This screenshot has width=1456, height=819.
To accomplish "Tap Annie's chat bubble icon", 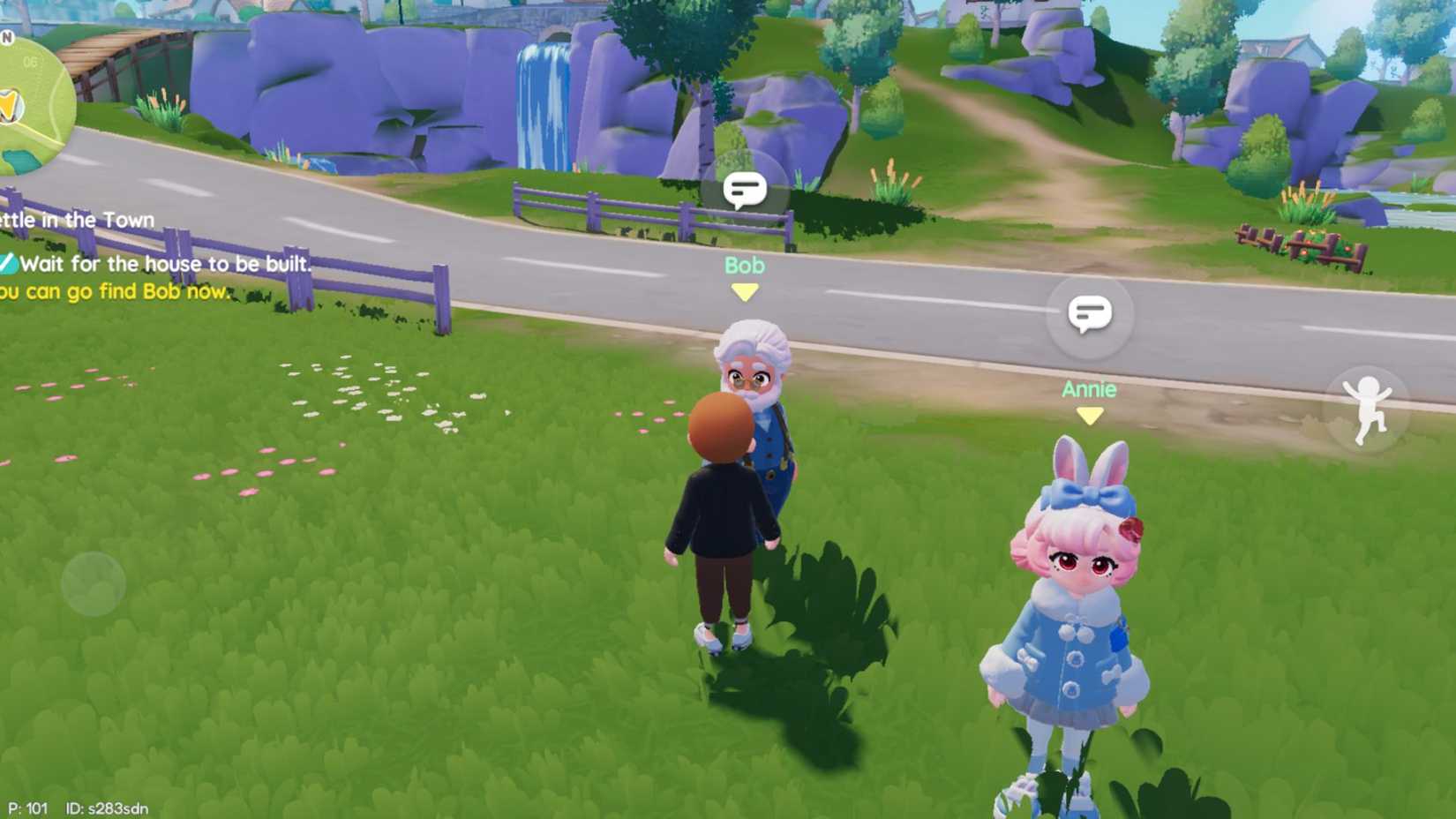I will [1092, 313].
